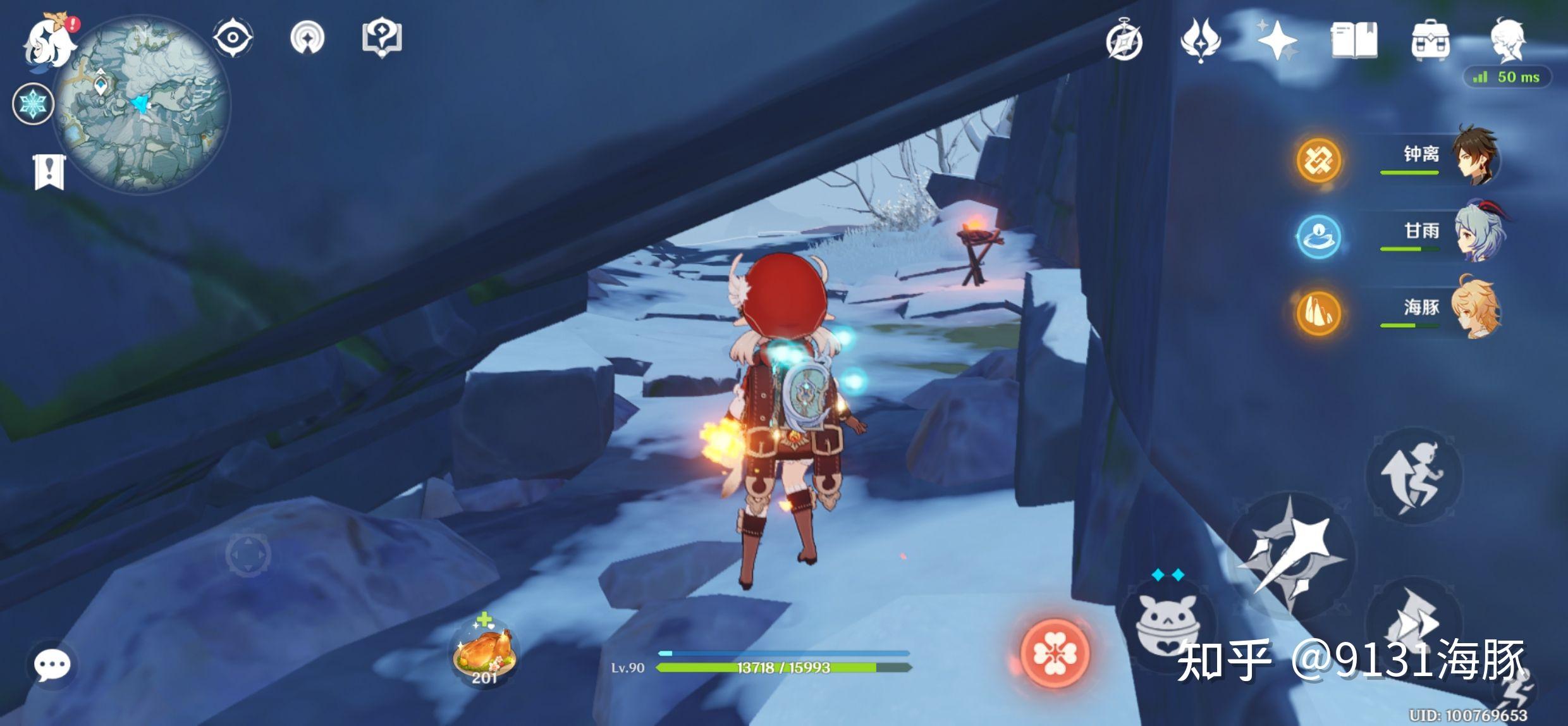Click the snowflake sheer cold icon
The image size is (1568, 726).
pyautogui.click(x=32, y=104)
